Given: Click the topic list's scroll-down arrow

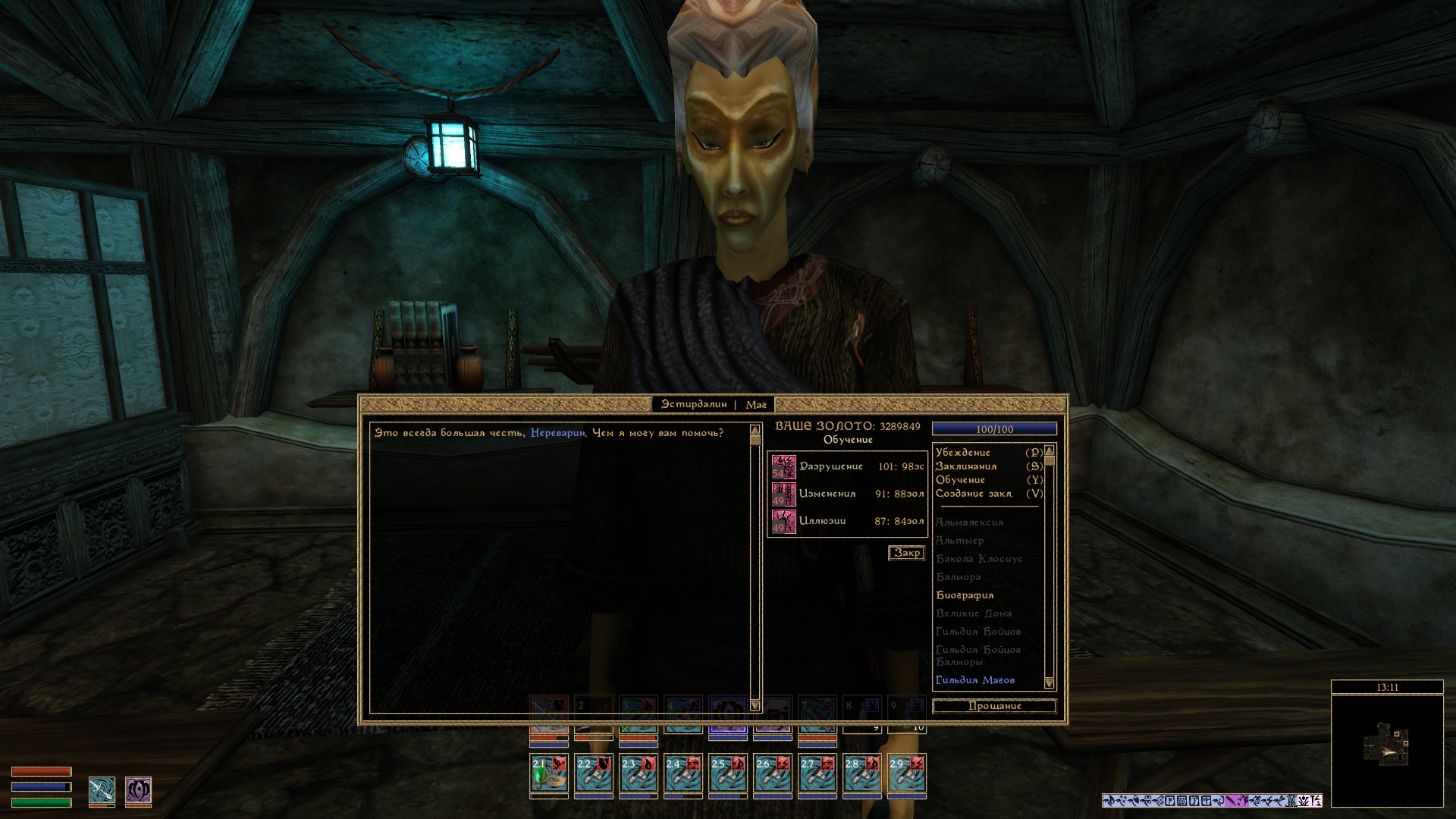Looking at the screenshot, I should 1050,683.
